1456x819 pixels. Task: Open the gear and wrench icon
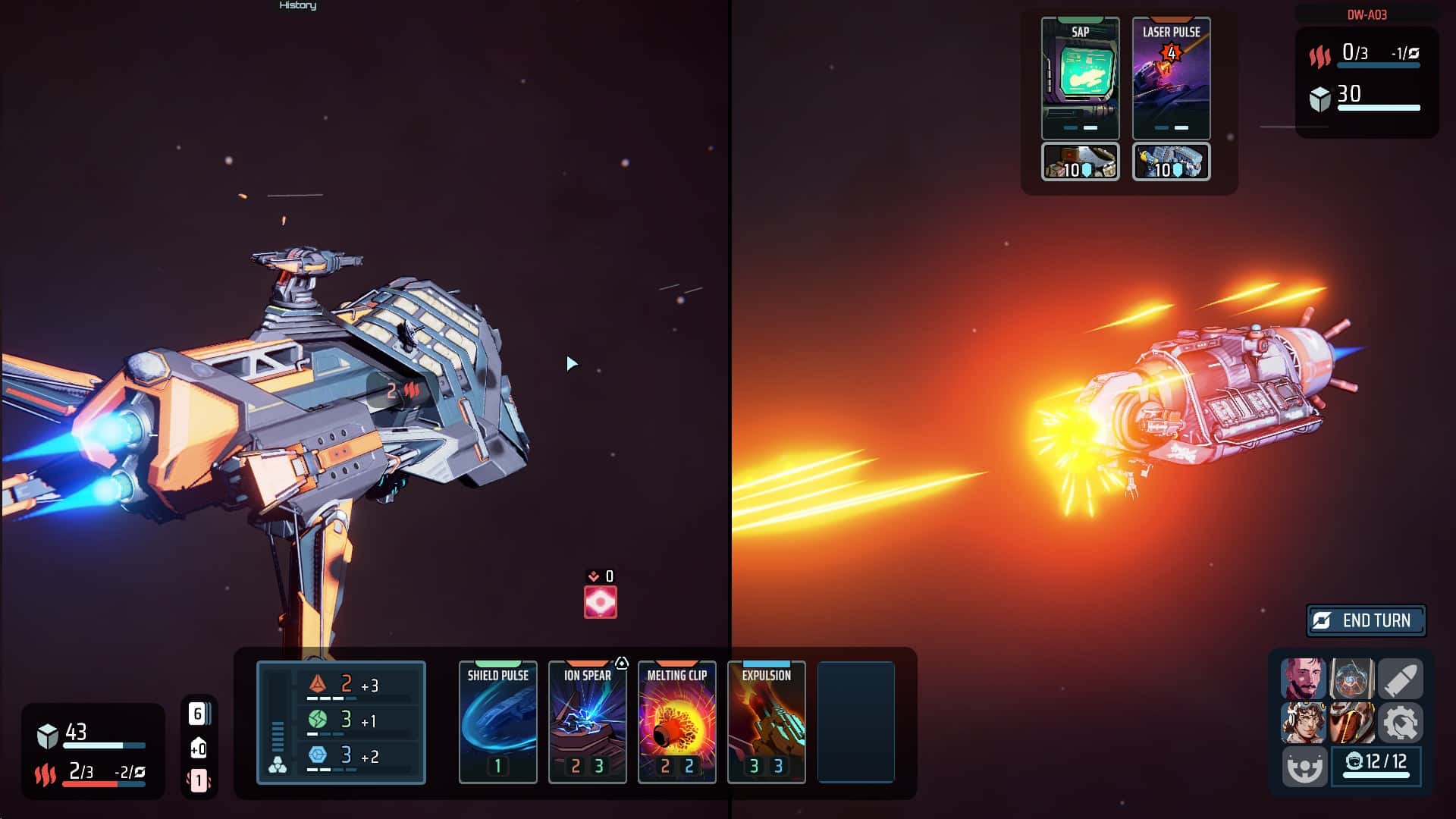tap(1400, 722)
